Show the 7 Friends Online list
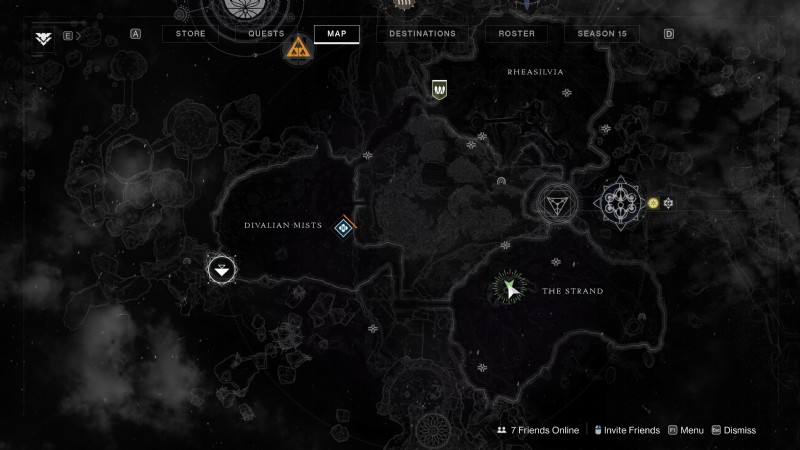This screenshot has height=450, width=800. pyautogui.click(x=538, y=430)
